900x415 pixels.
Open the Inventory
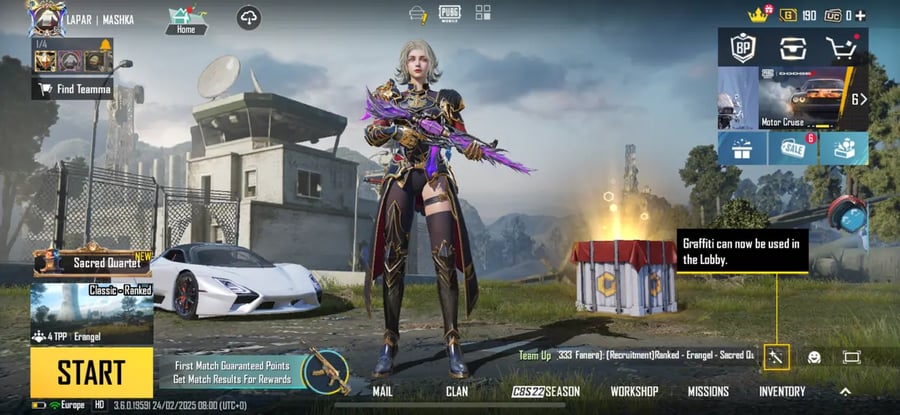point(782,391)
